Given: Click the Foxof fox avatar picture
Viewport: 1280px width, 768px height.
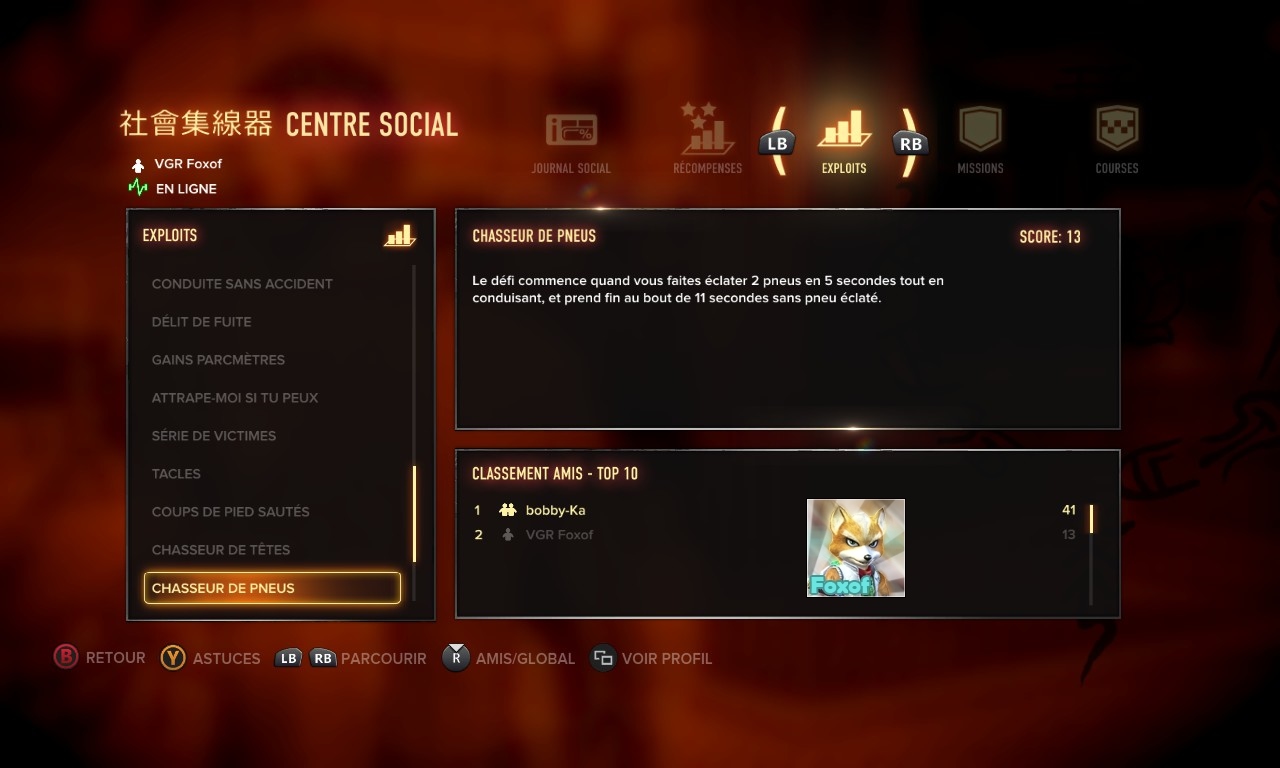Looking at the screenshot, I should coord(856,548).
